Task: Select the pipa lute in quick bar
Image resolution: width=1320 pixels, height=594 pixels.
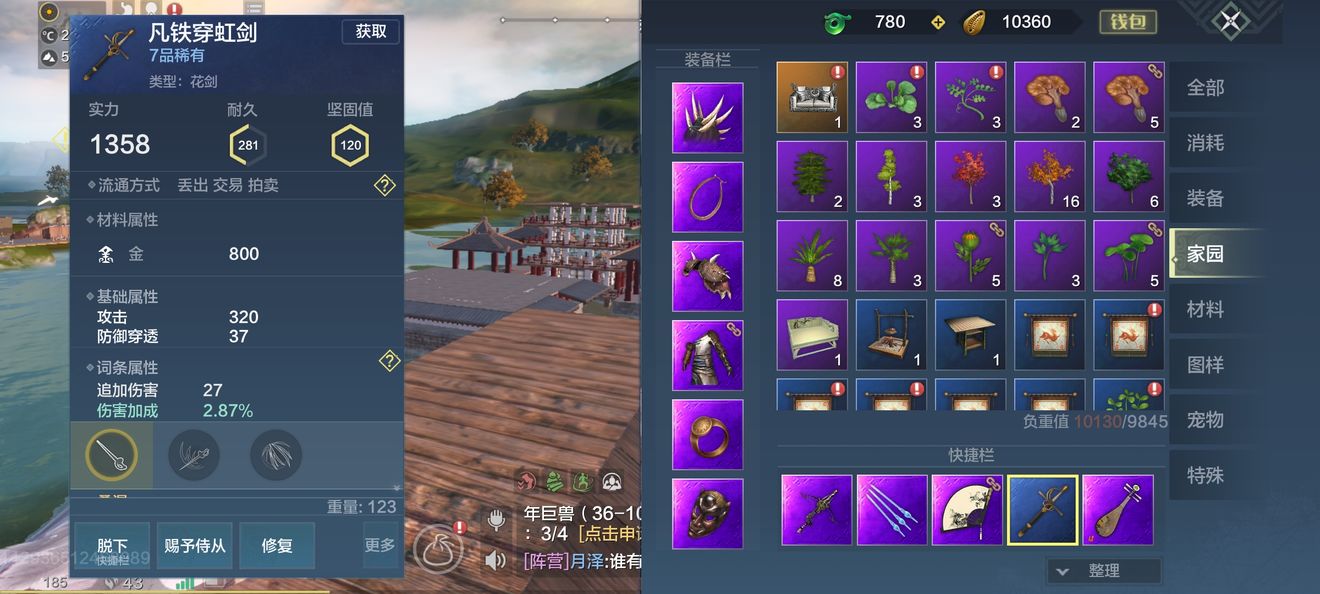Action: (x=1118, y=510)
